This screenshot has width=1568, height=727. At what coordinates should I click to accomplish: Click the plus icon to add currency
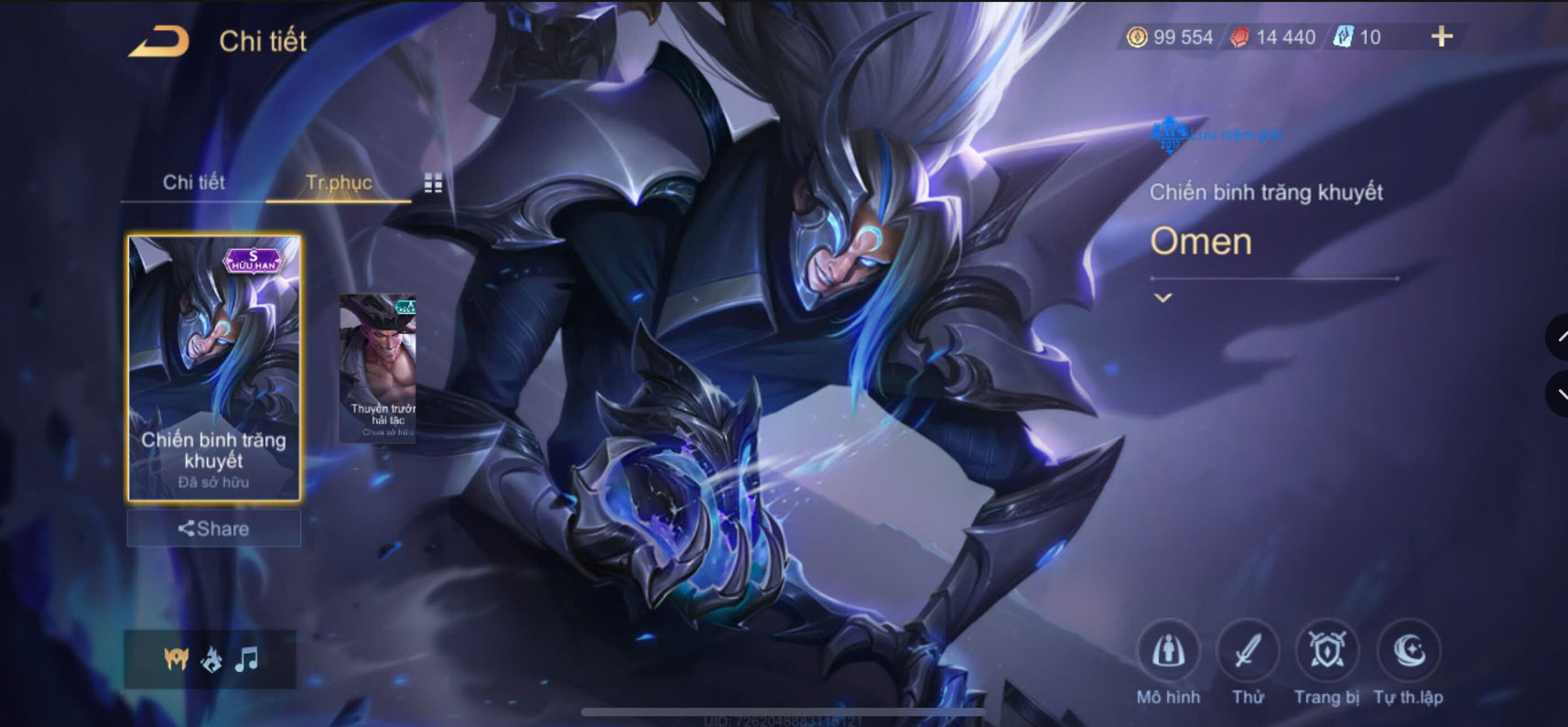coord(1444,37)
